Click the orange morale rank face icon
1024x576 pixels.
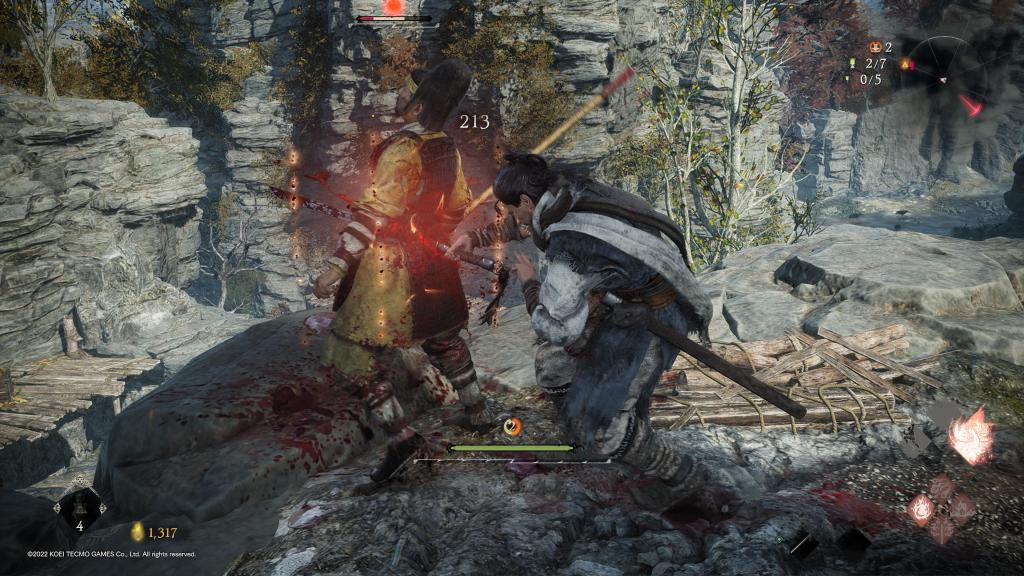click(875, 46)
